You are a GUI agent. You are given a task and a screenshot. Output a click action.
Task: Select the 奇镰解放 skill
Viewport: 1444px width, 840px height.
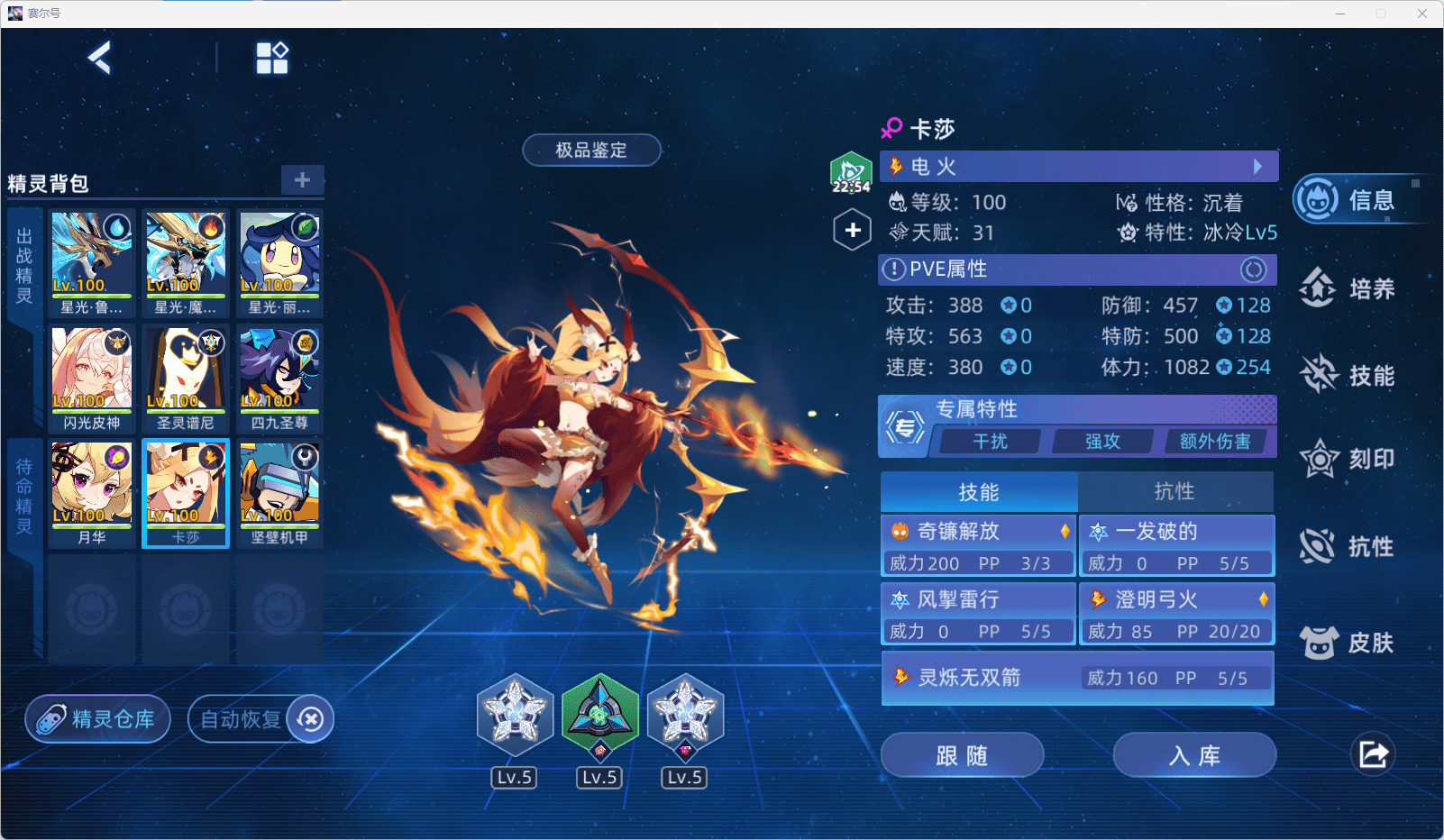(978, 546)
